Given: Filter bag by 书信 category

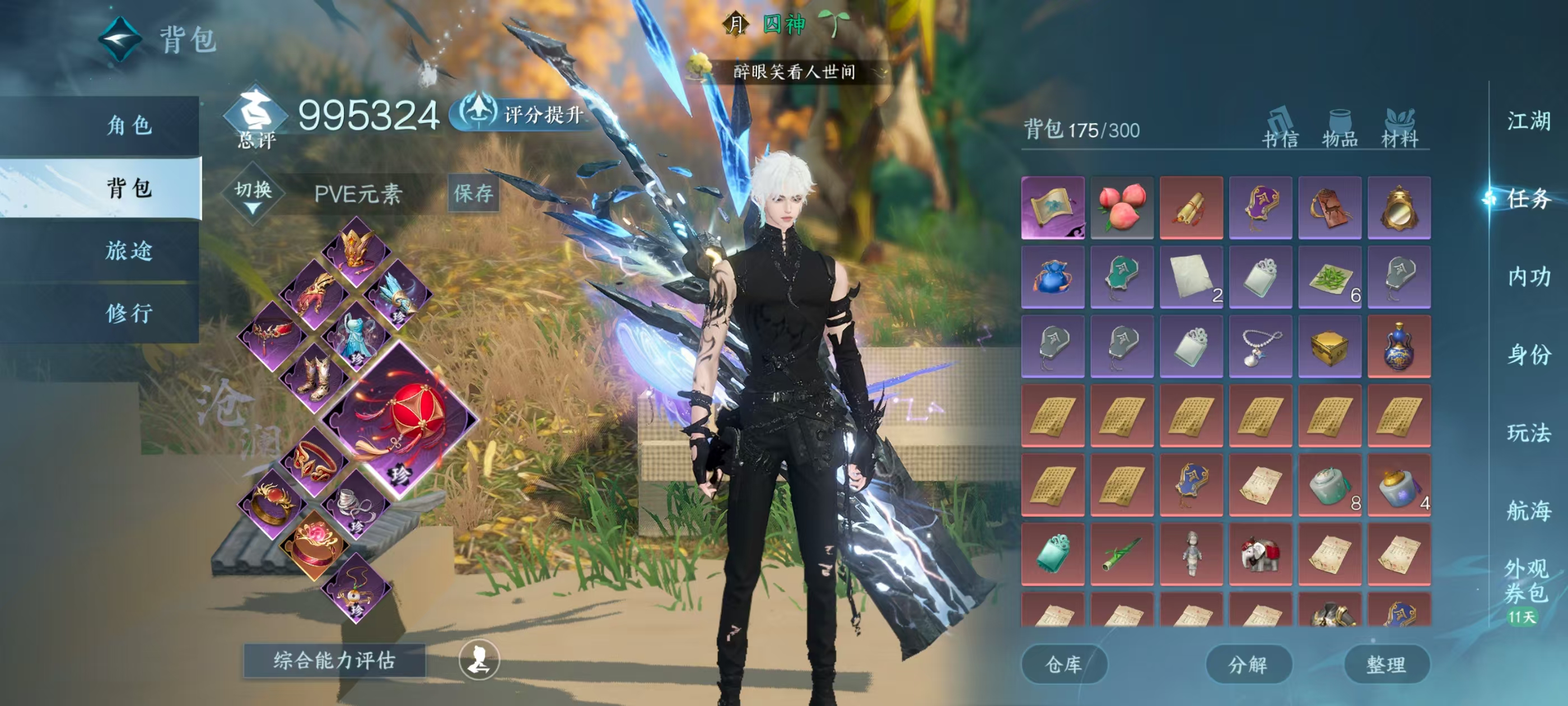Looking at the screenshot, I should 1280,129.
